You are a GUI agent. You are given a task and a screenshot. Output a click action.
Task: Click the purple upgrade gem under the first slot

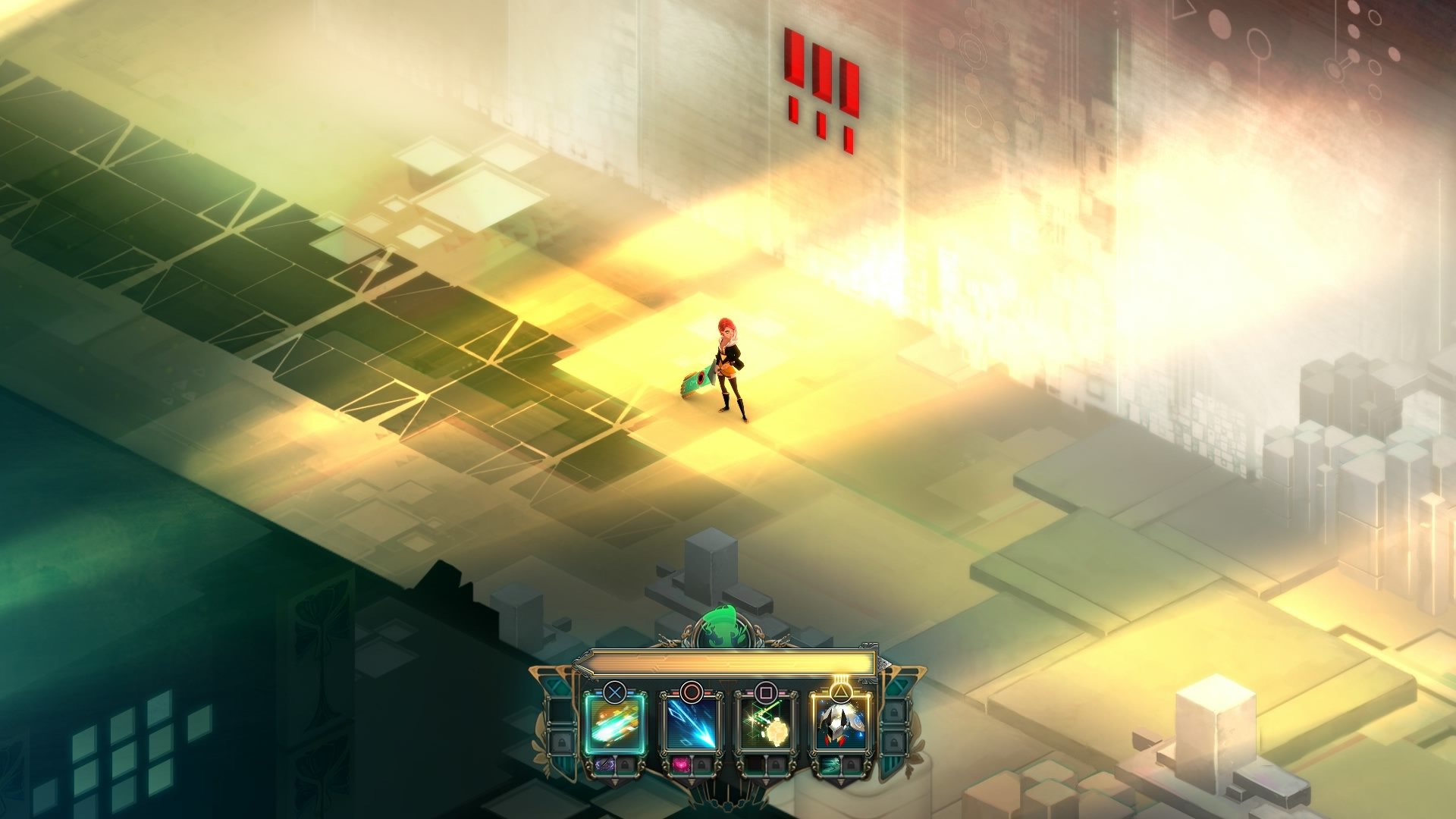pyautogui.click(x=604, y=766)
